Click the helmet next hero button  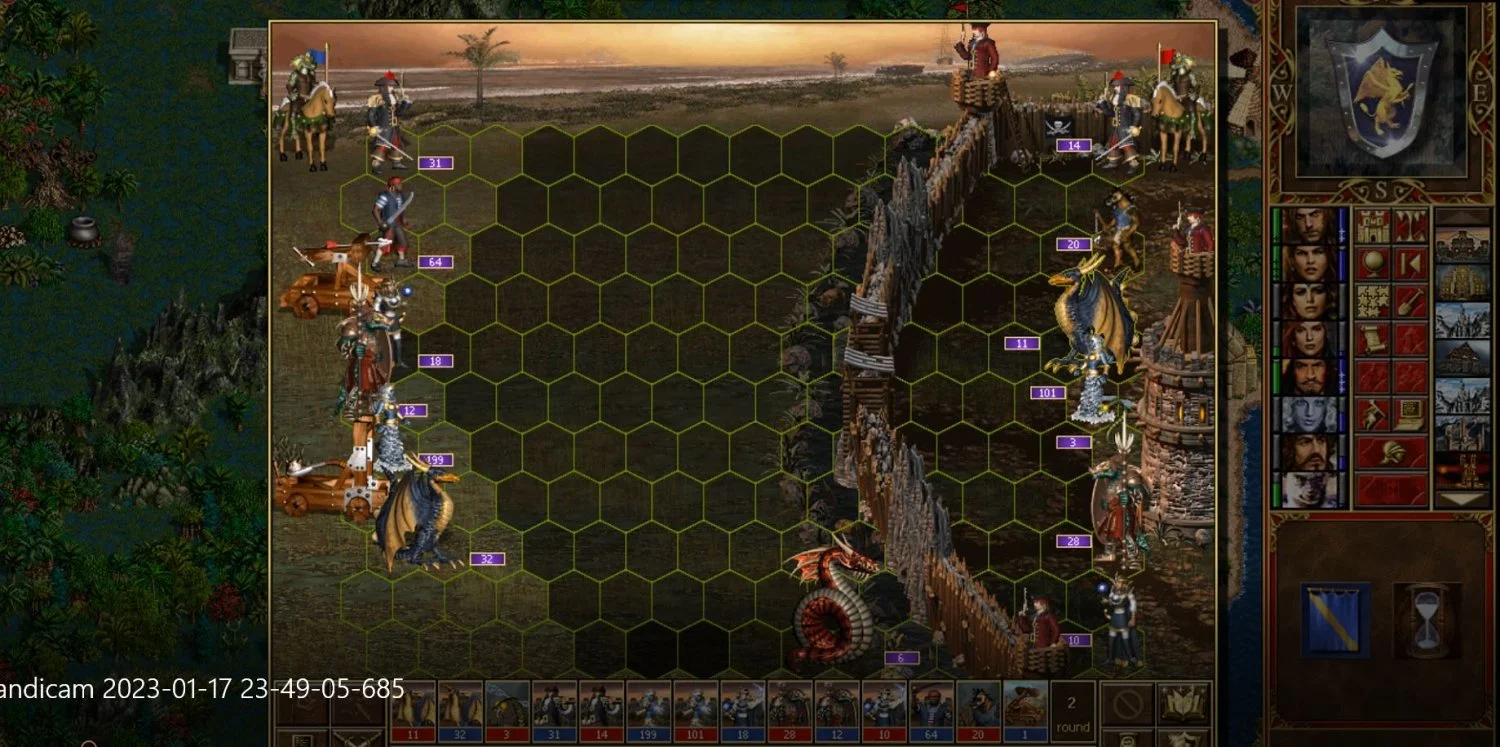pyautogui.click(x=1391, y=453)
